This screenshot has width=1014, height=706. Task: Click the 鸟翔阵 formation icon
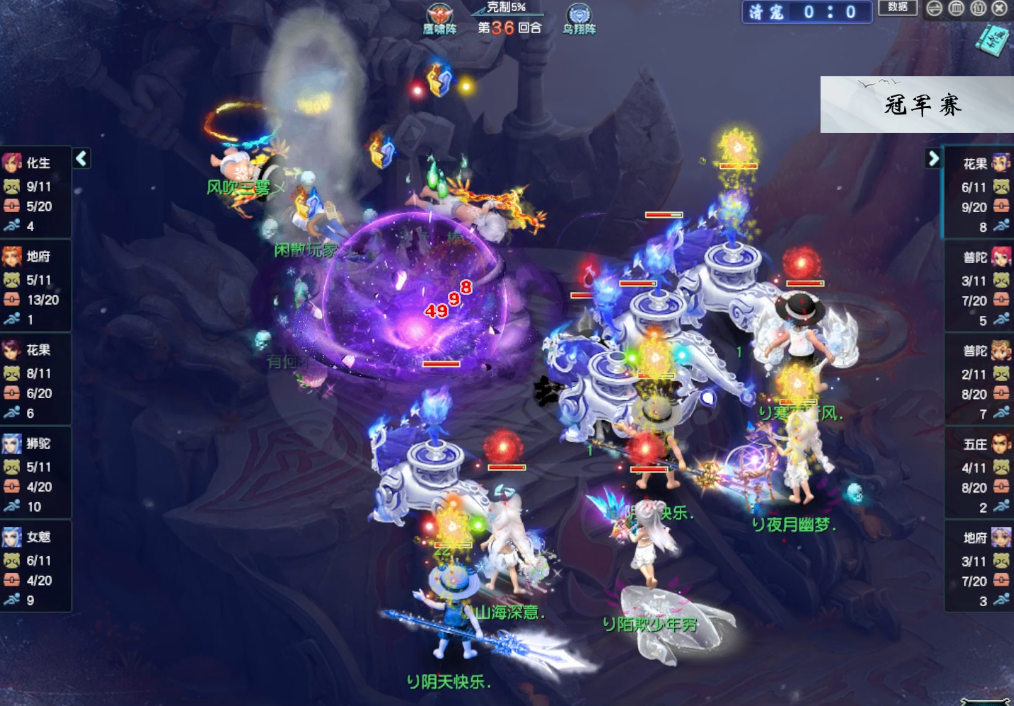pos(578,17)
